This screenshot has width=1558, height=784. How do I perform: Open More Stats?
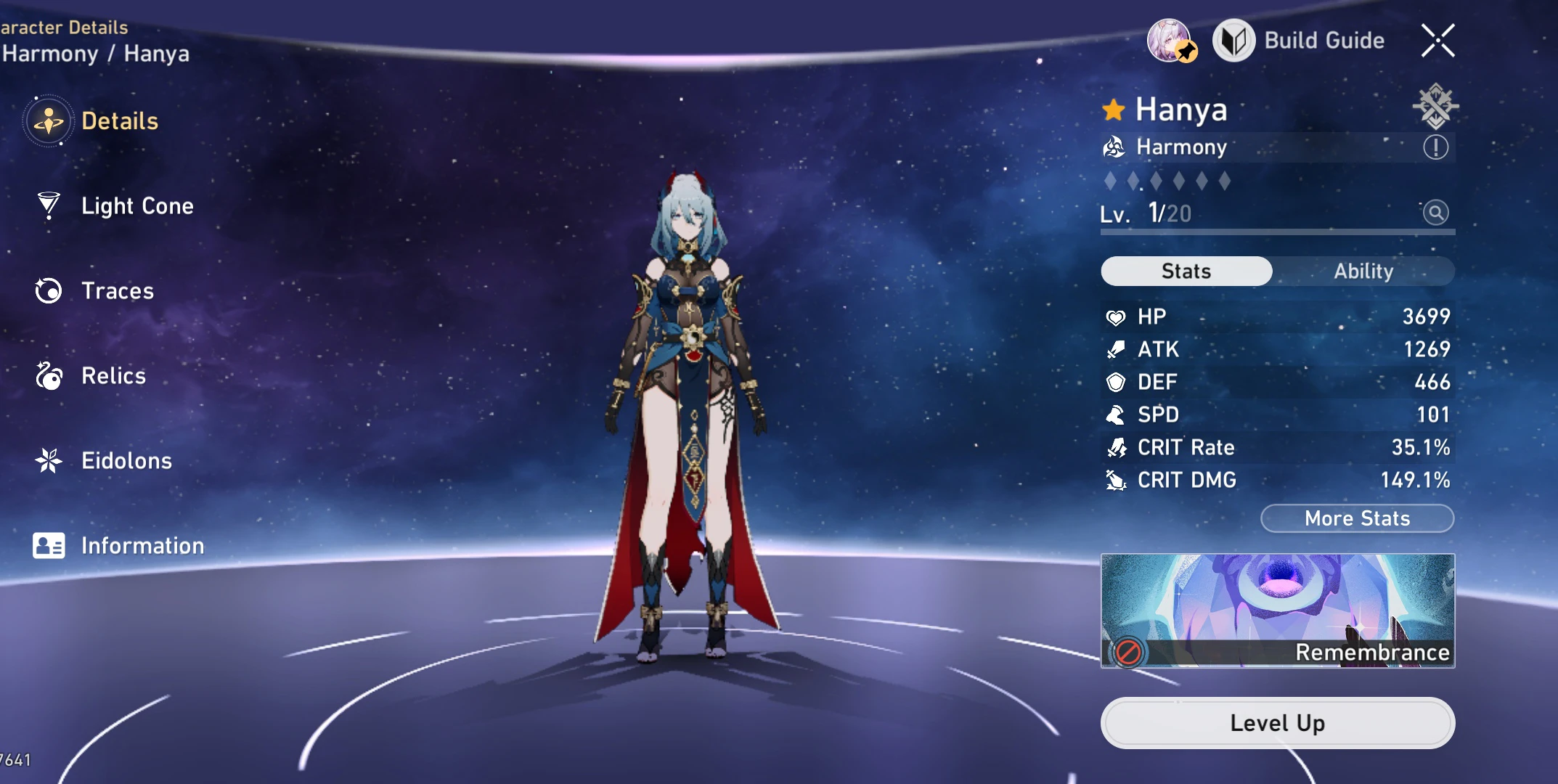[1356, 518]
